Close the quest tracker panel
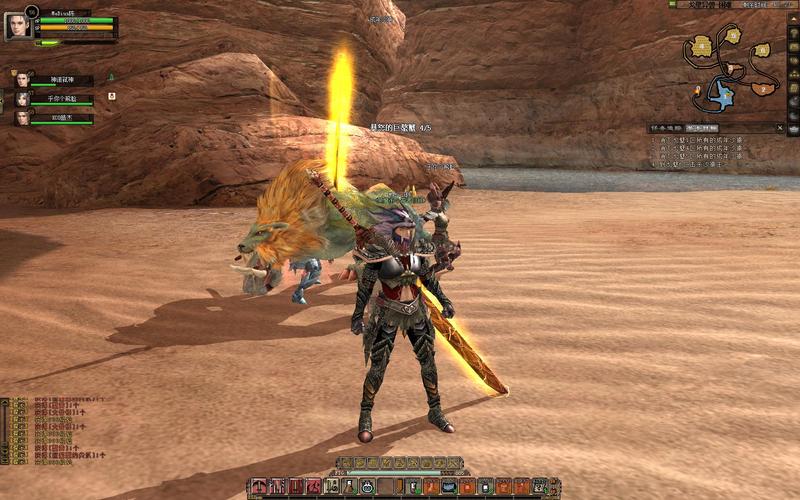The height and width of the screenshot is (500, 800). click(x=780, y=128)
